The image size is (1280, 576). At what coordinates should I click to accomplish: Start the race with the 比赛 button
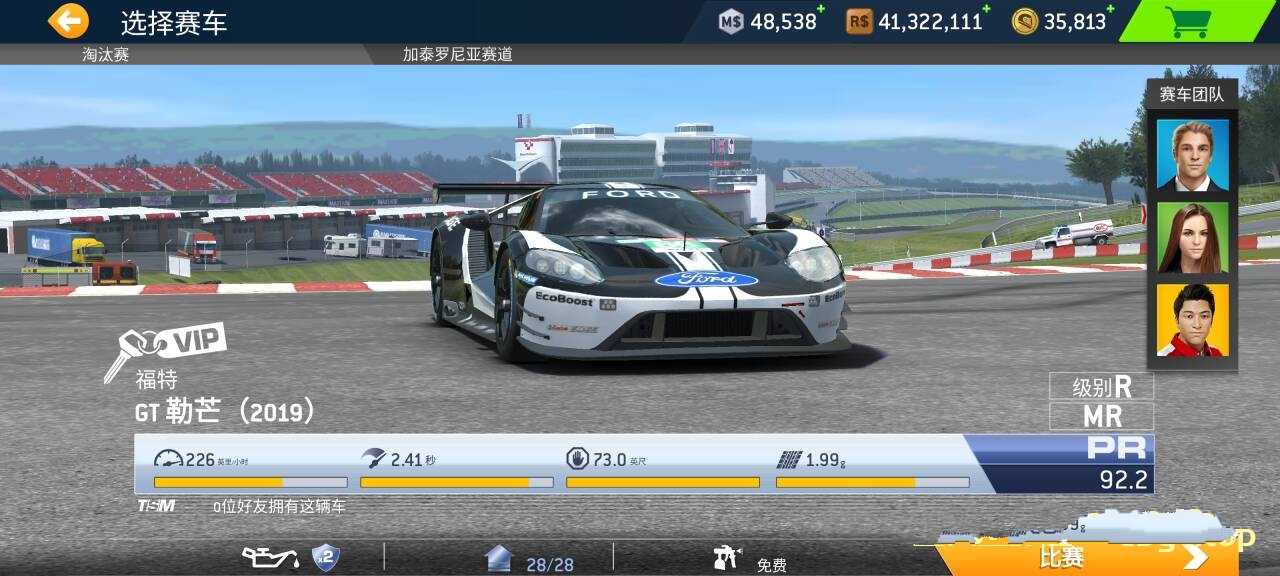click(1085, 556)
